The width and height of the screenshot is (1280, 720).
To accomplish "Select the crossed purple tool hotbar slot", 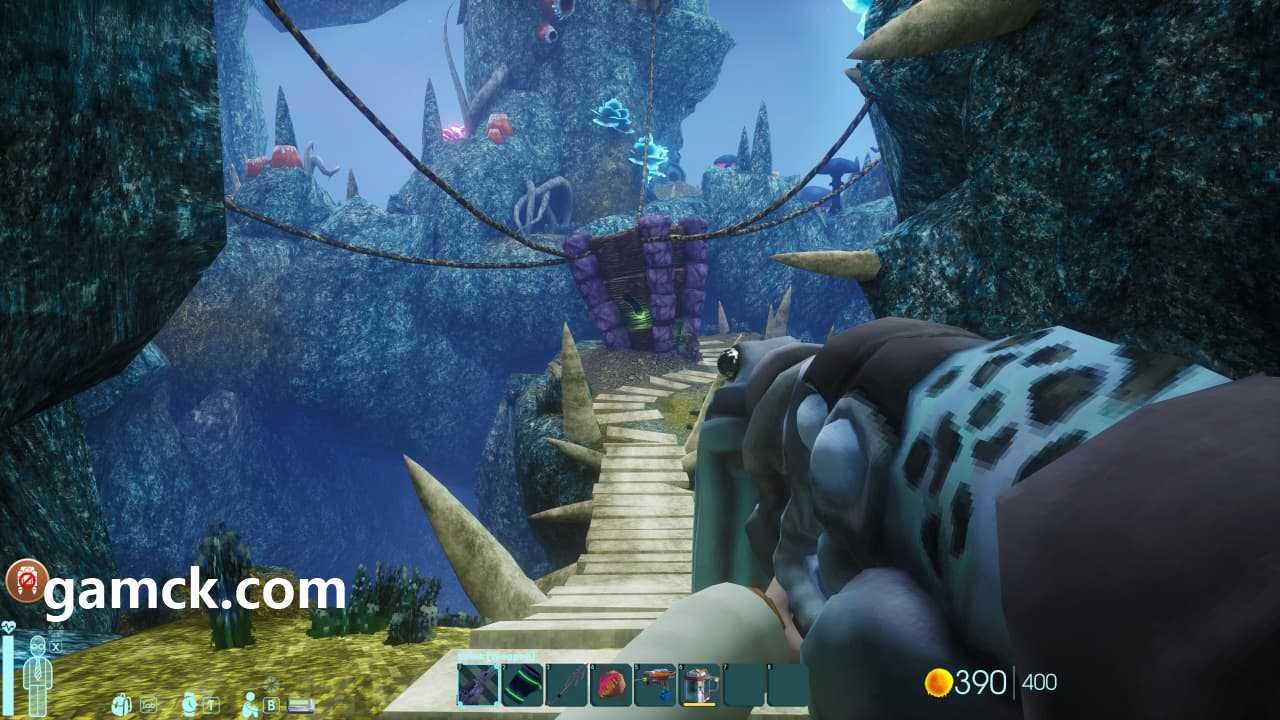I will [478, 685].
